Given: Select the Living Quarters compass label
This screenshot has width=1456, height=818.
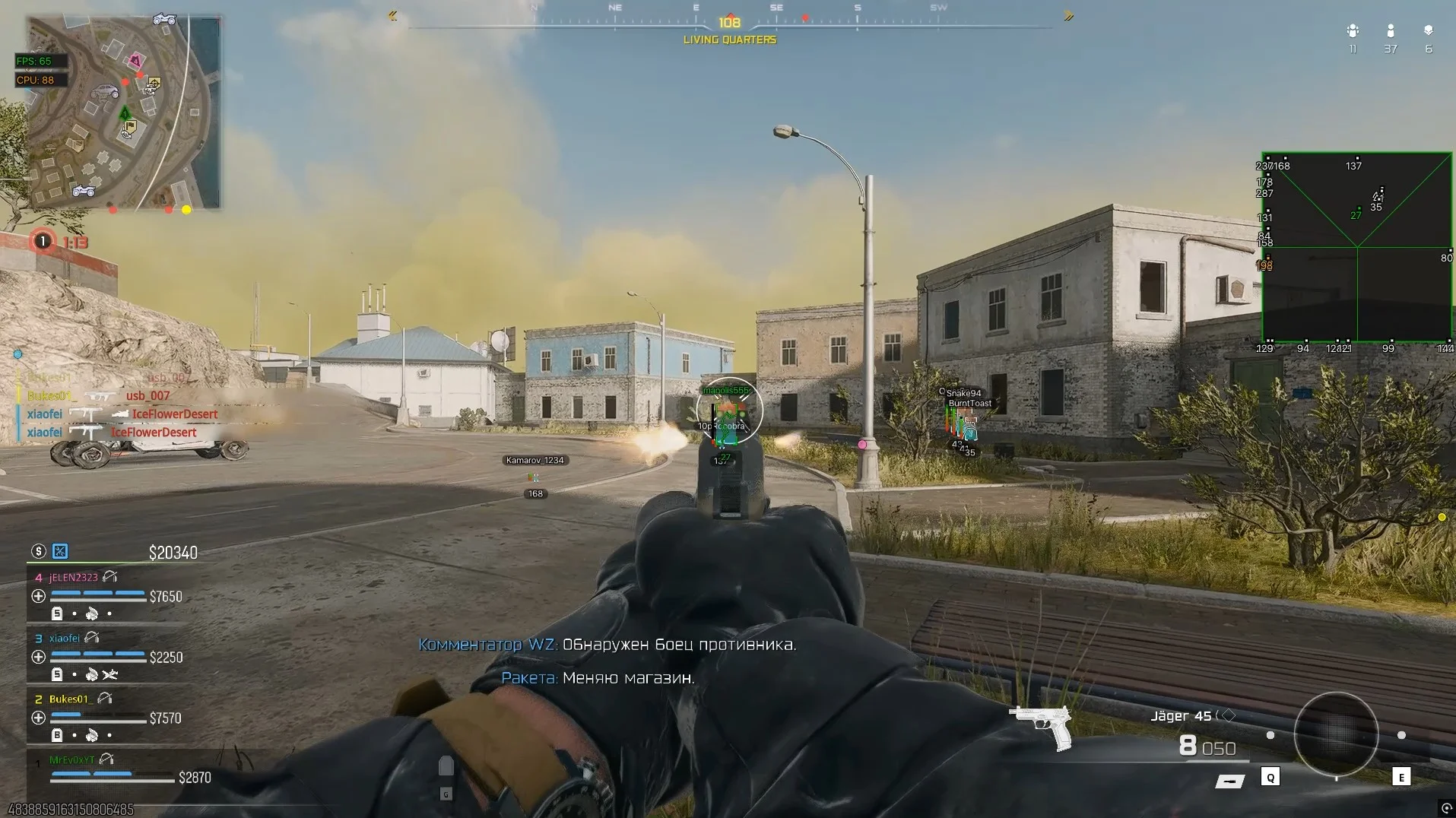Looking at the screenshot, I should [728, 39].
